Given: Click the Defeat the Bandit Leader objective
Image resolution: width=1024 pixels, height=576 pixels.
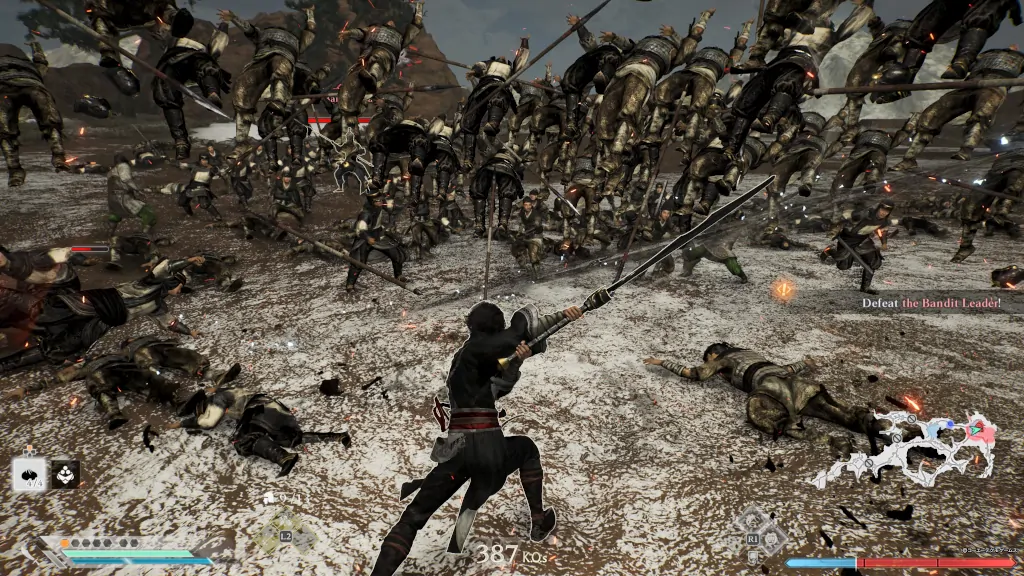Looking at the screenshot, I should tap(930, 301).
